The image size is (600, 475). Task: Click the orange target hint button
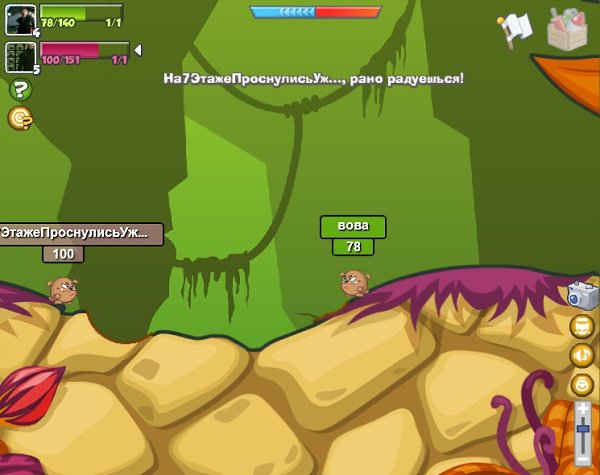tap(20, 118)
